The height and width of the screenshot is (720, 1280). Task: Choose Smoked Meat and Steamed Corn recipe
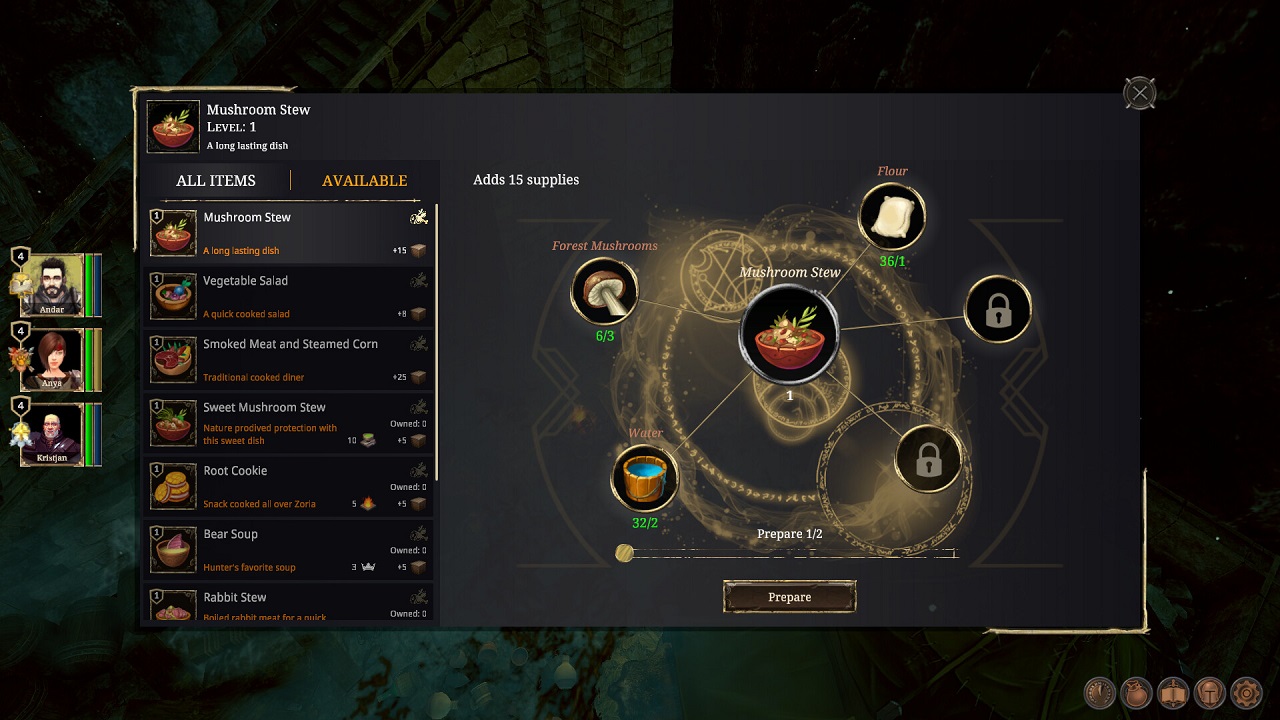pyautogui.click(x=289, y=359)
